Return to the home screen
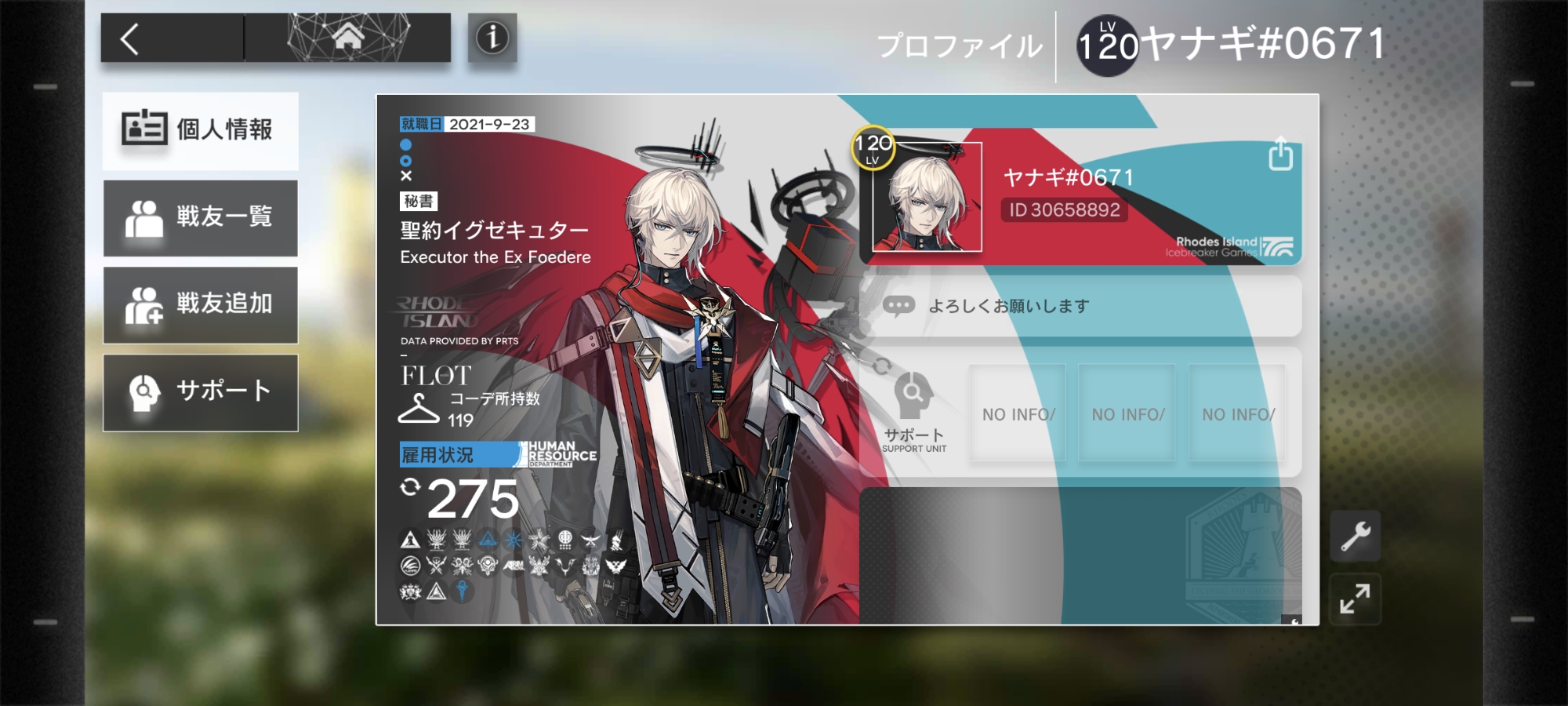 point(347,38)
